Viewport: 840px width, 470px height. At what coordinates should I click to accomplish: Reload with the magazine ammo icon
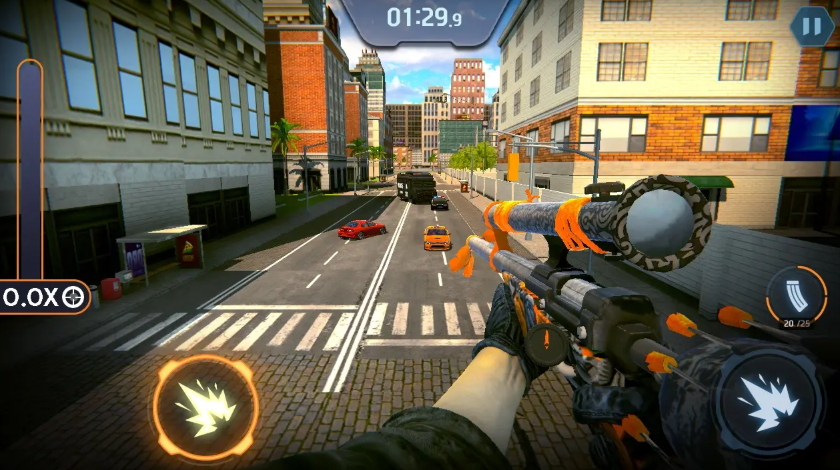796,294
